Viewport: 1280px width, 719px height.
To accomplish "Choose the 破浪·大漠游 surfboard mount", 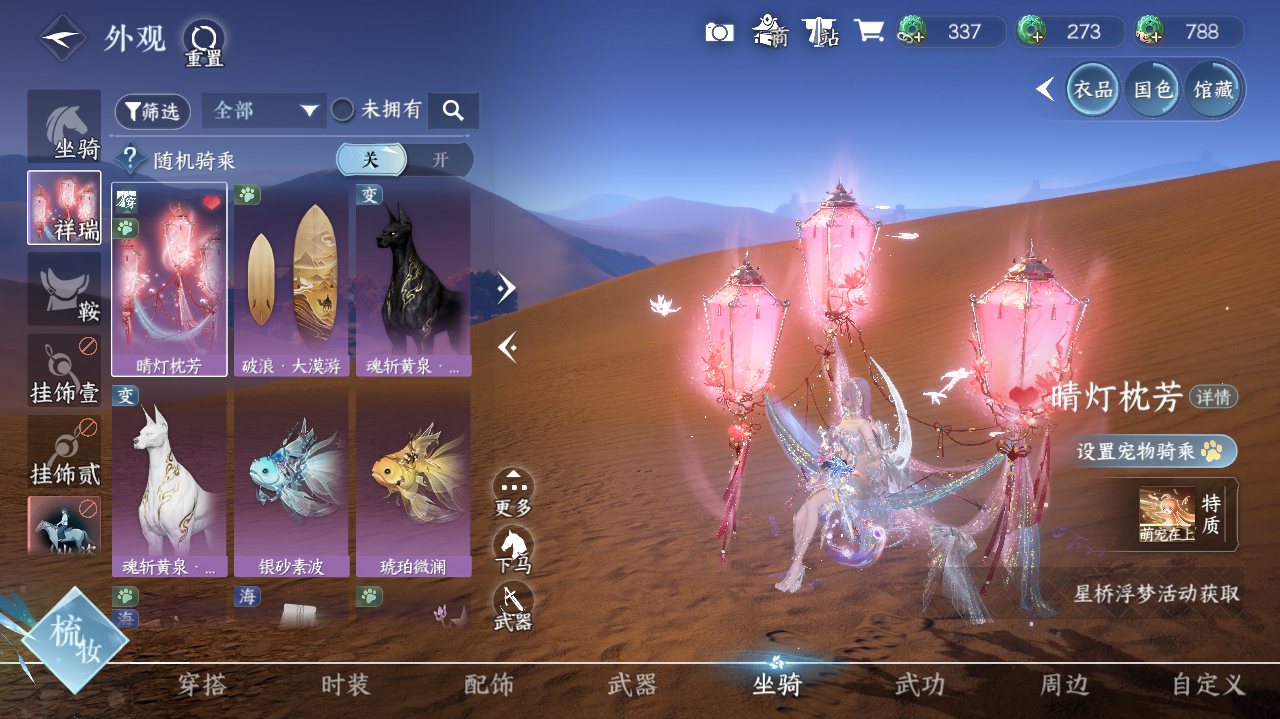I will point(291,279).
